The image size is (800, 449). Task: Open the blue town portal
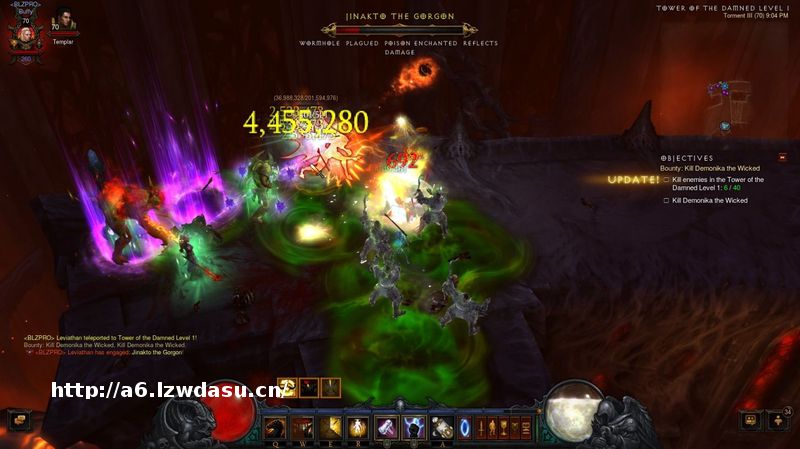click(465, 428)
